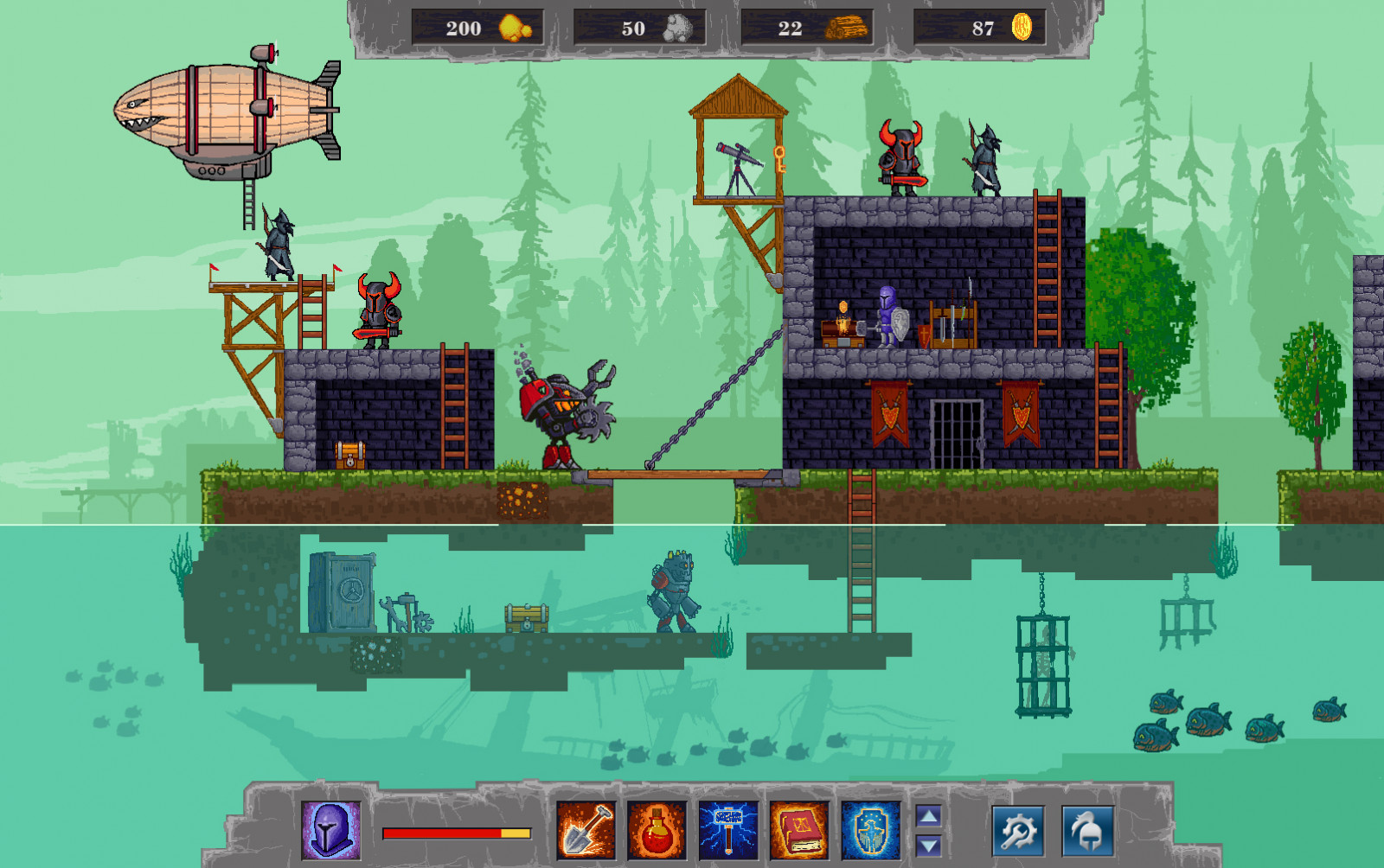Activate the shovel dig ability
The height and width of the screenshot is (868, 1384).
[586, 830]
